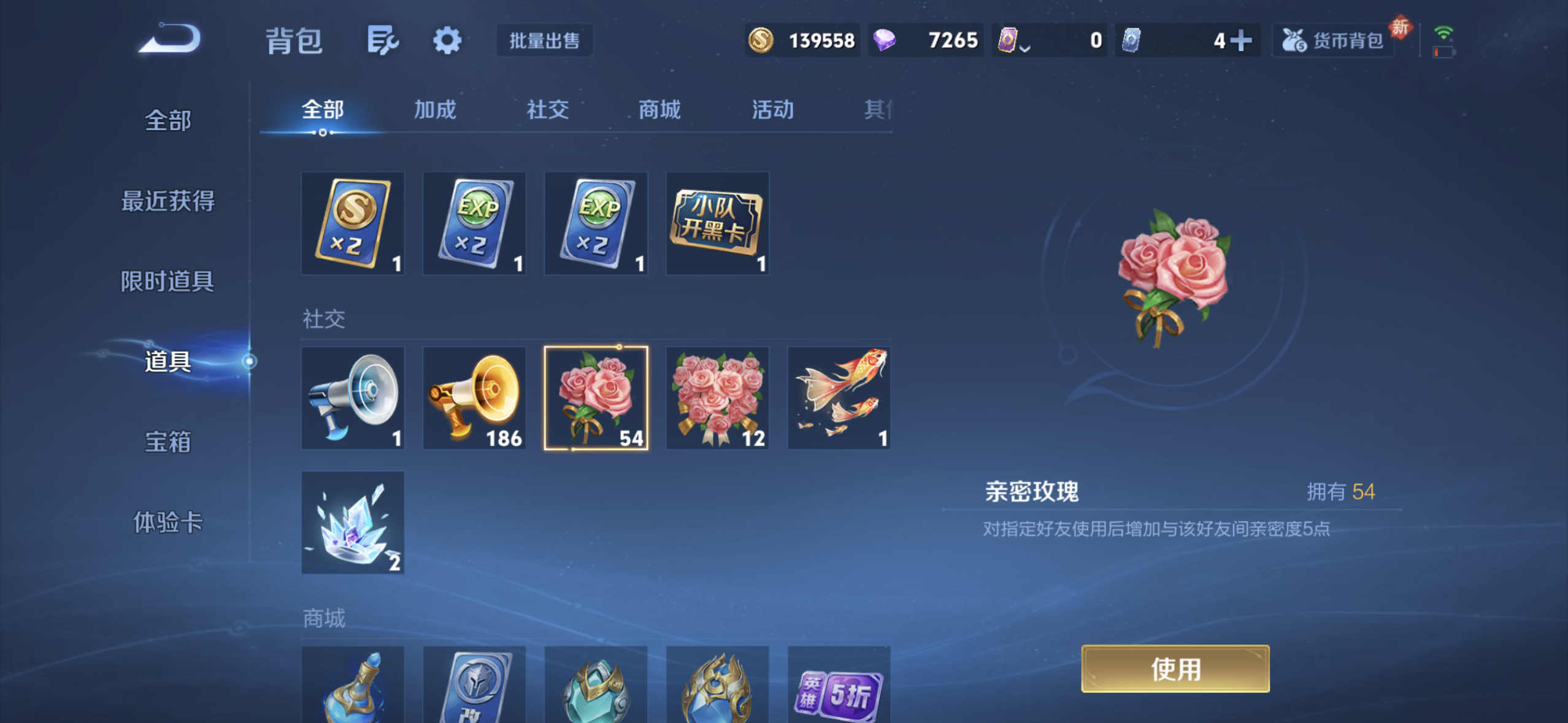Select the 亲密玫瑰 rose bouquet item
The height and width of the screenshot is (723, 1568).
click(x=596, y=397)
